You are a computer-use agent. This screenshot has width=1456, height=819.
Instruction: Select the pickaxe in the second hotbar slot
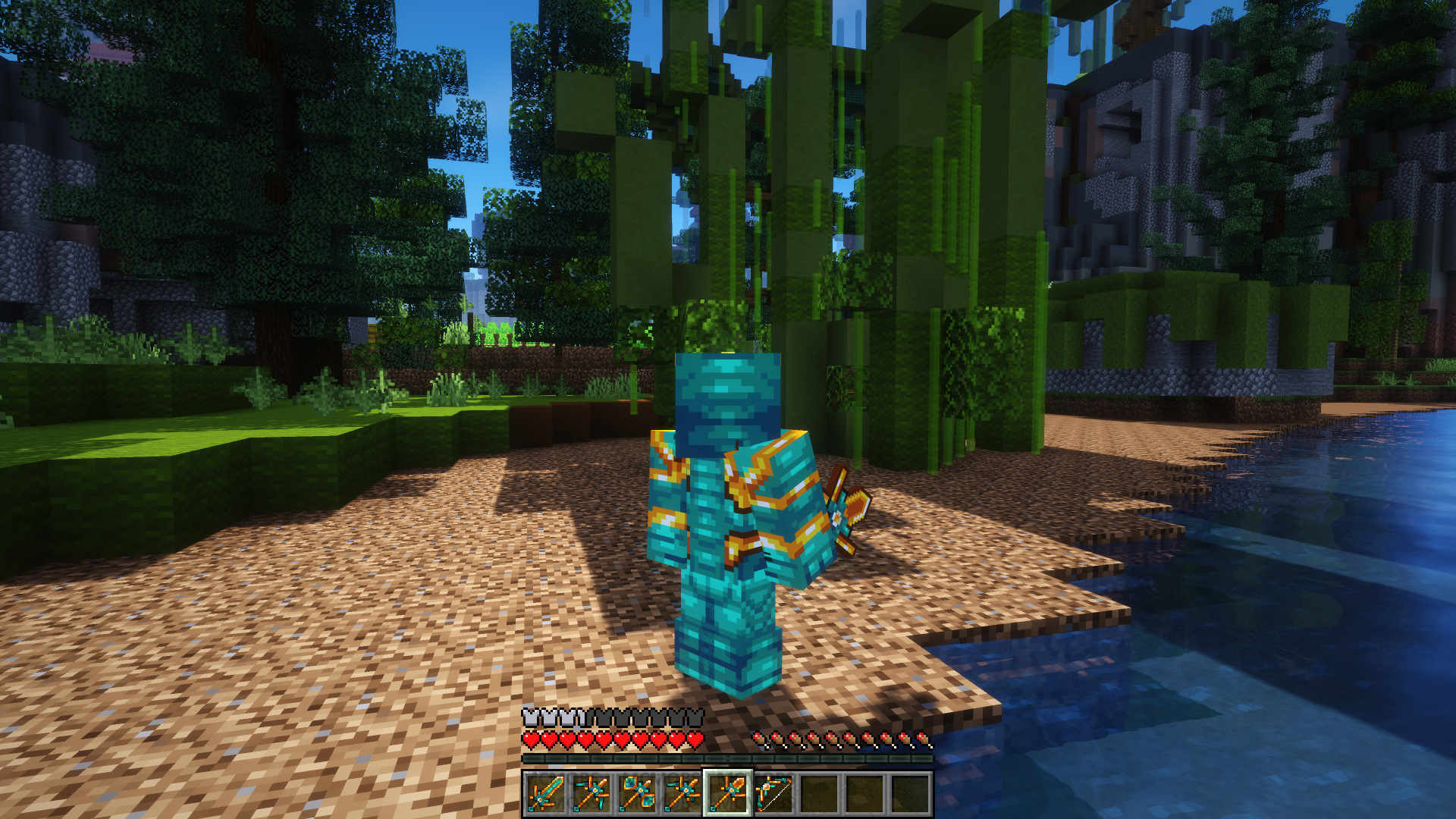coord(592,793)
